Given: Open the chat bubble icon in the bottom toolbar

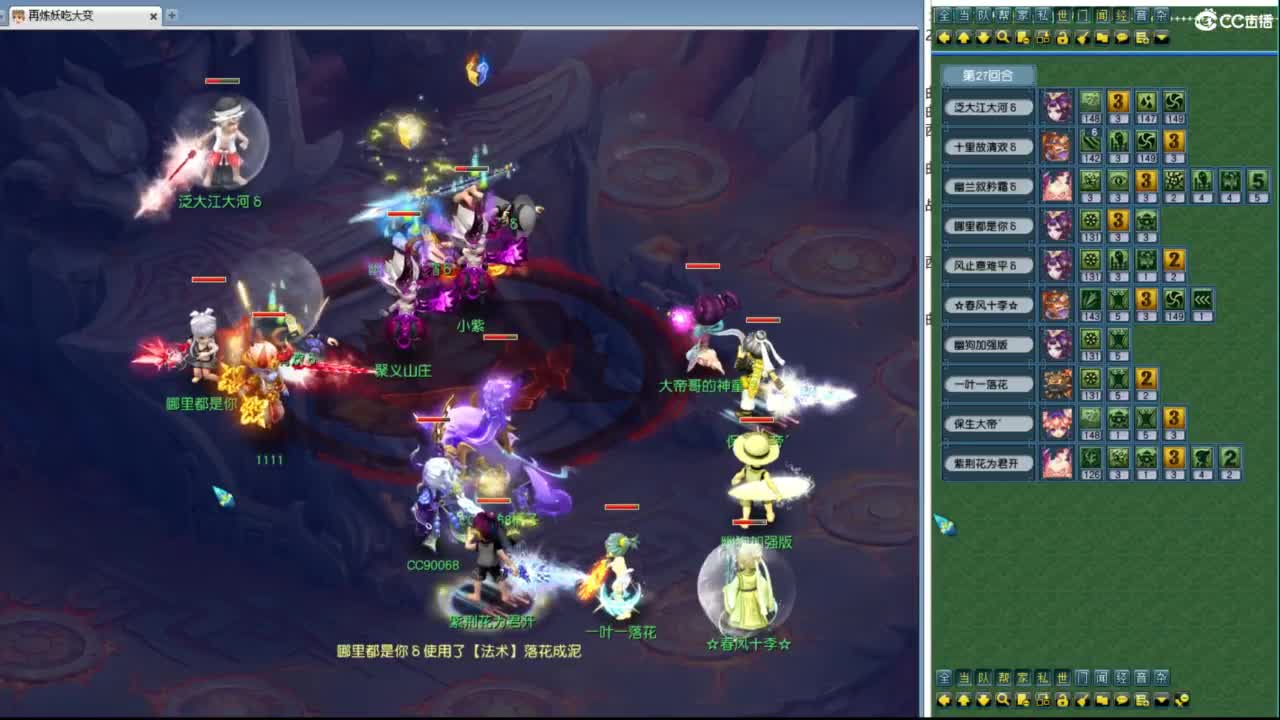Looking at the screenshot, I should coord(1123,701).
